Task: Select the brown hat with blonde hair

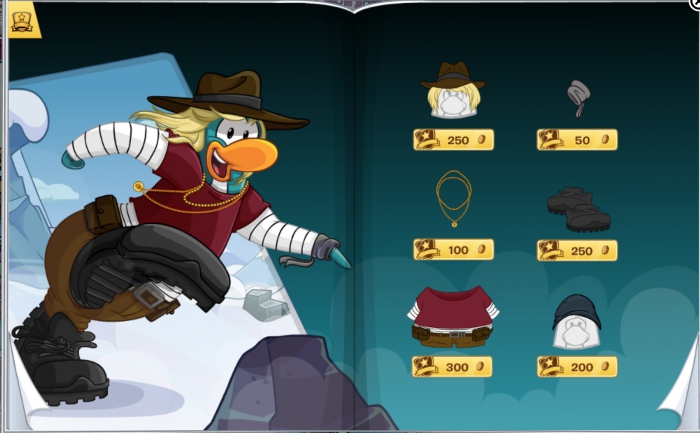Action: click(453, 92)
